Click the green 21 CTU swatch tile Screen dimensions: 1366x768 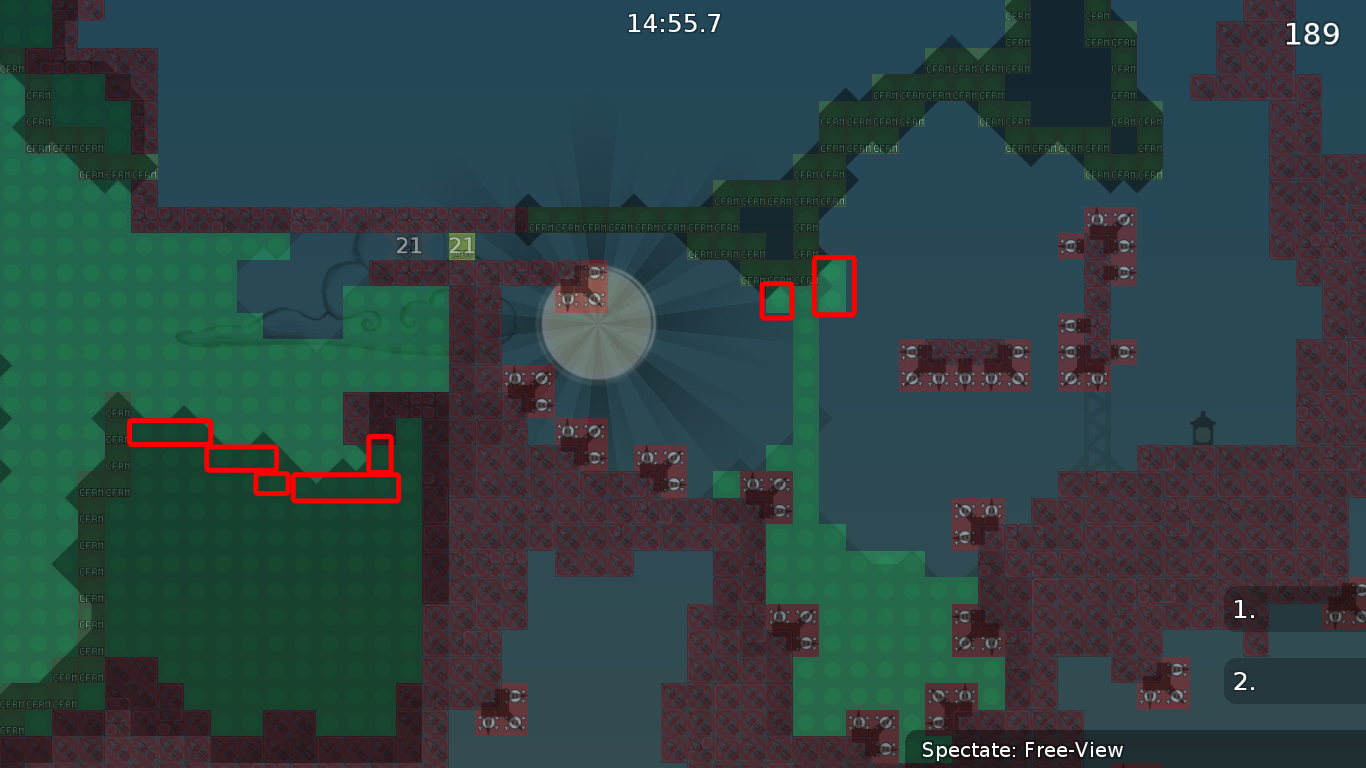(x=460, y=245)
